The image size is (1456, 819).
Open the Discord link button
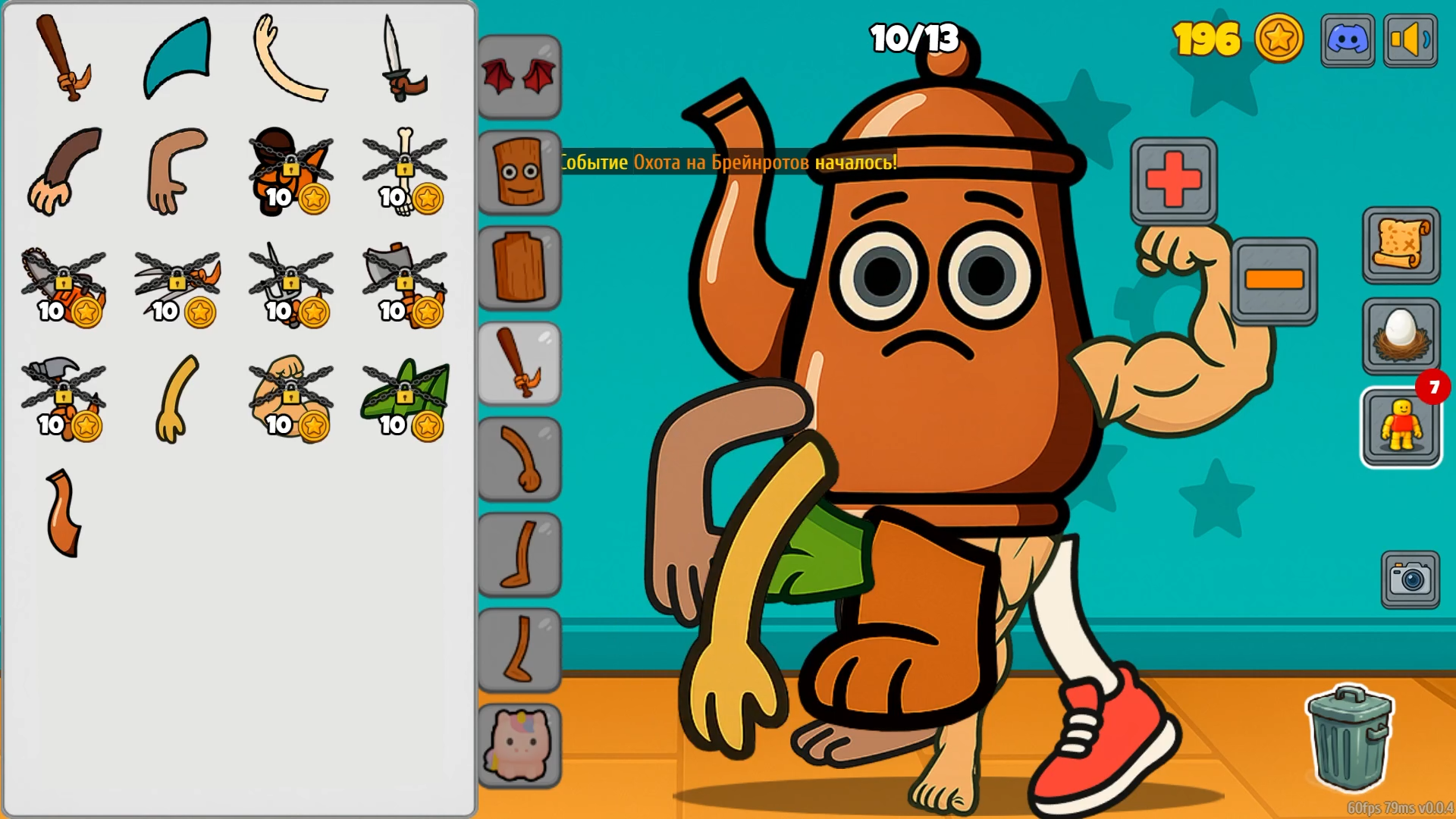point(1348,40)
